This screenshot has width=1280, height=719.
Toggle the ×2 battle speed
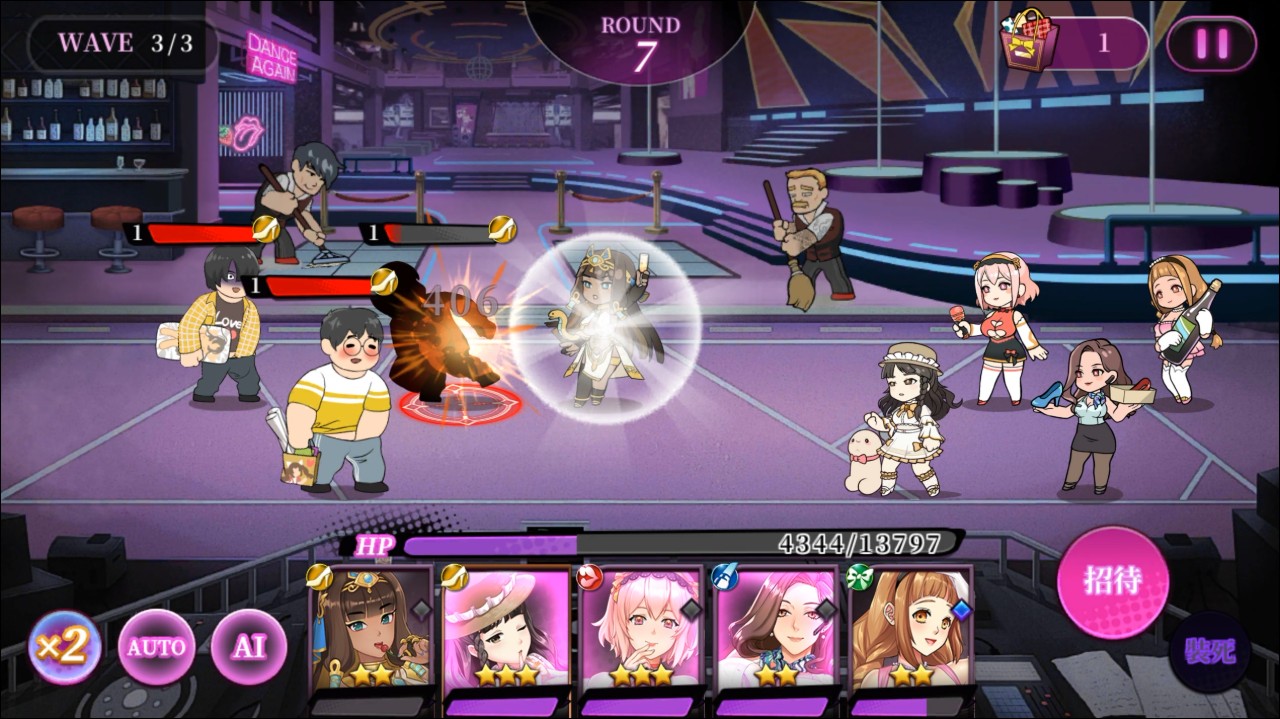(65, 647)
